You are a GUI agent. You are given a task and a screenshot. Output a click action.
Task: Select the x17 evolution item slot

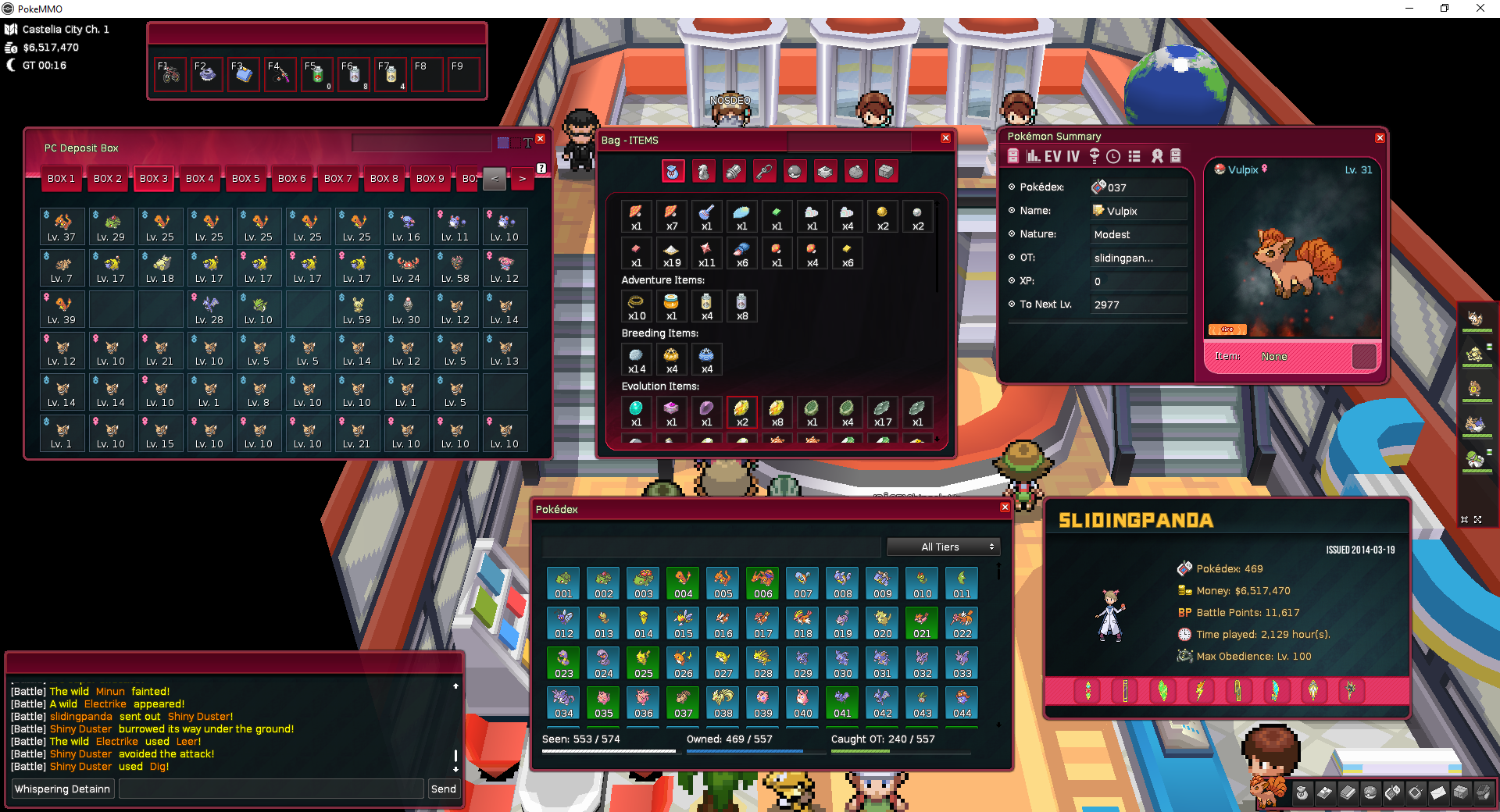(x=882, y=411)
